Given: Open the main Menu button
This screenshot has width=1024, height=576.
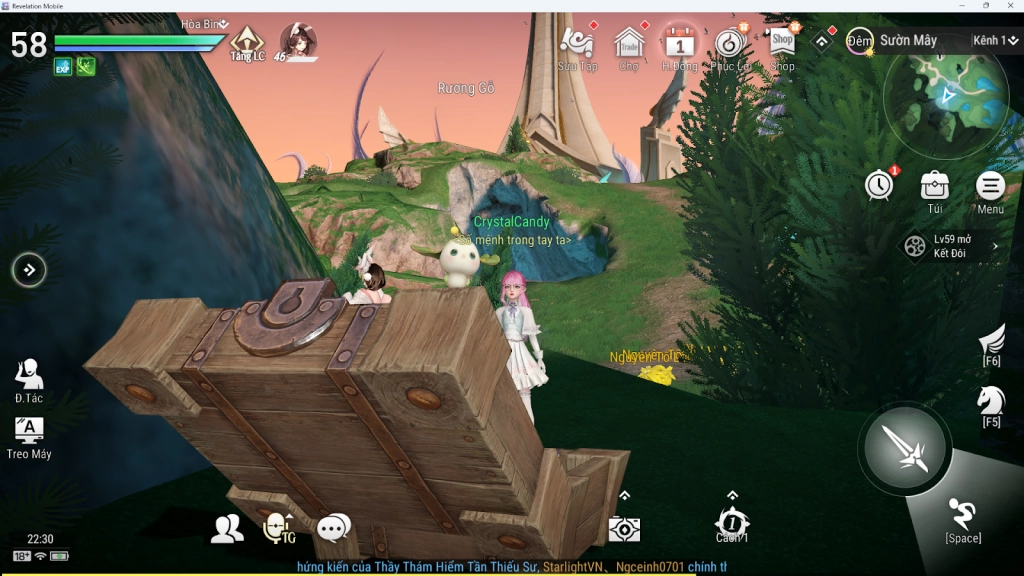Looking at the screenshot, I should [x=990, y=188].
